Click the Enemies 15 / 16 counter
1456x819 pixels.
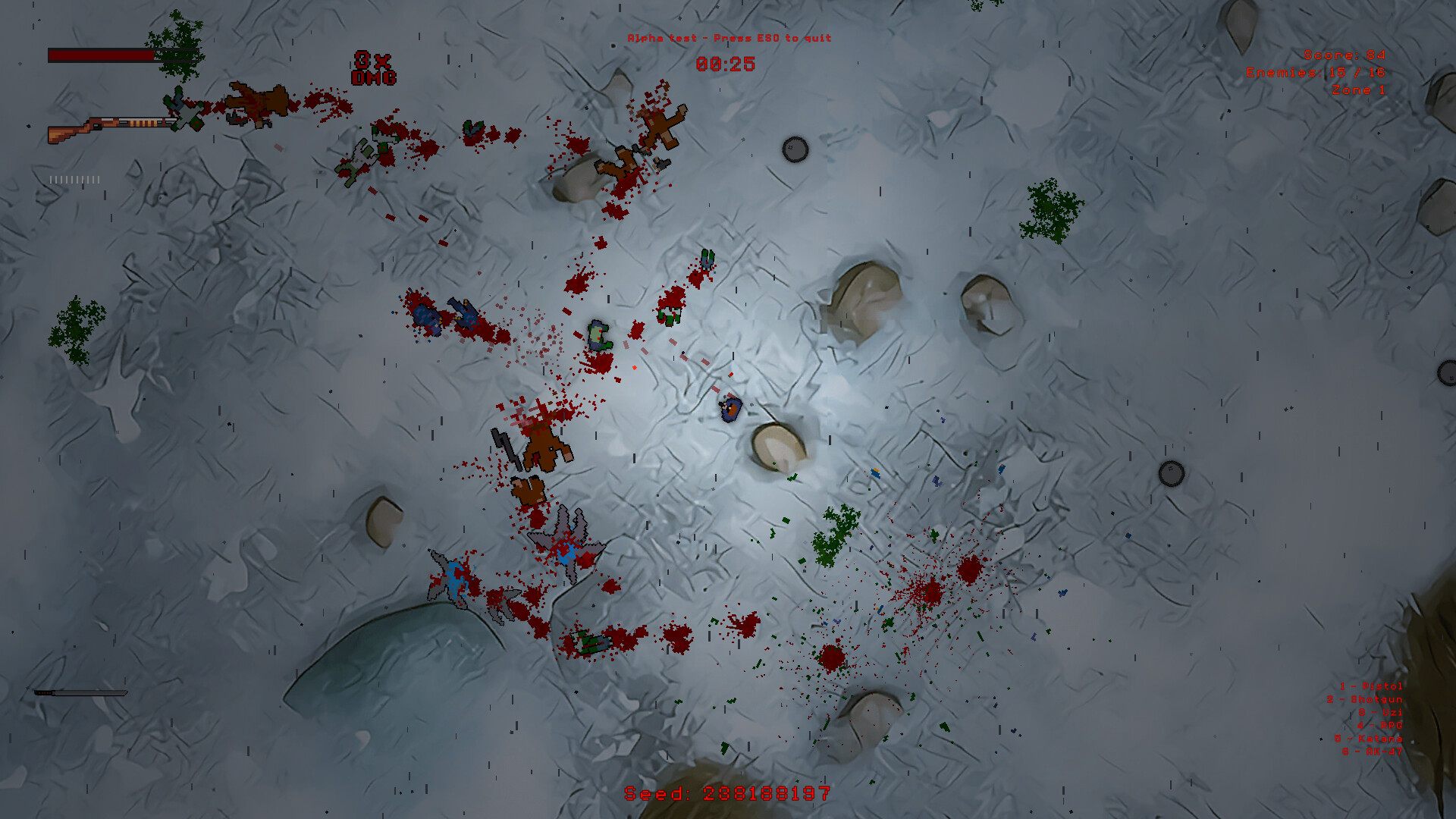(1317, 72)
